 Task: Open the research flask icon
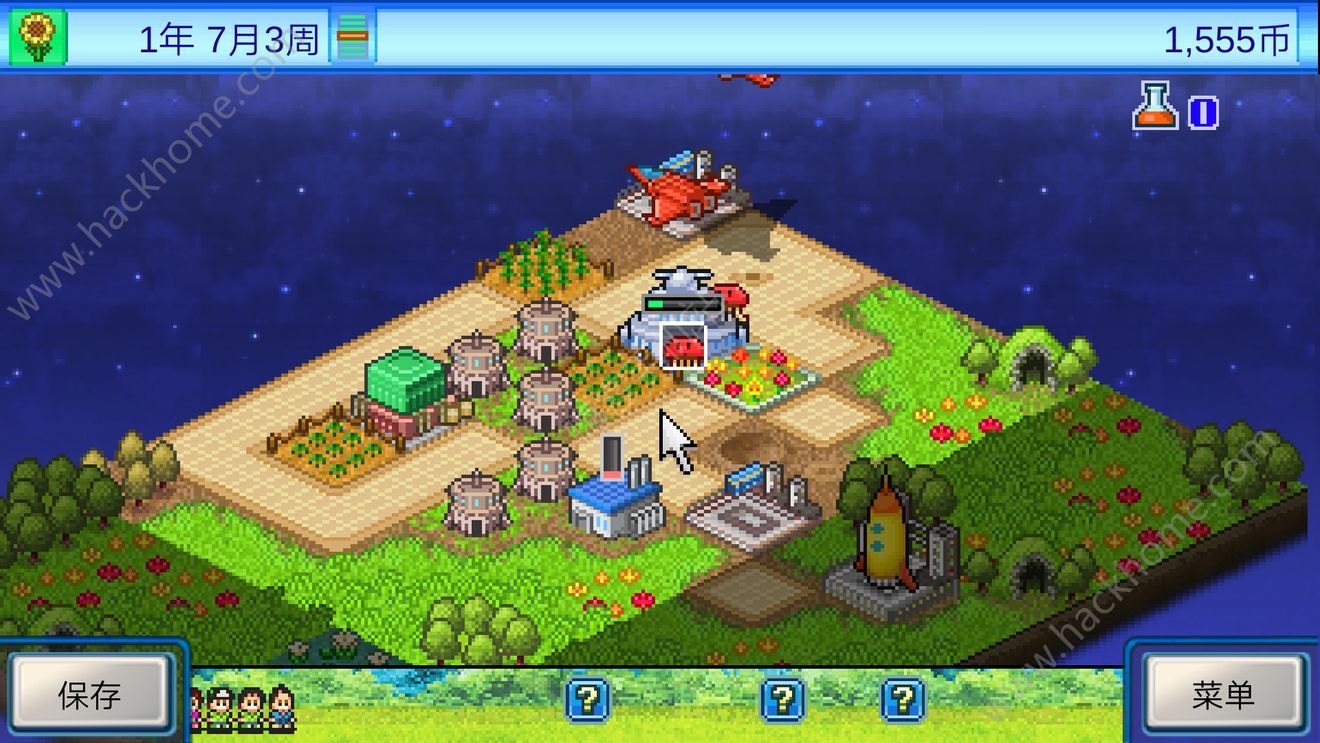point(1156,107)
